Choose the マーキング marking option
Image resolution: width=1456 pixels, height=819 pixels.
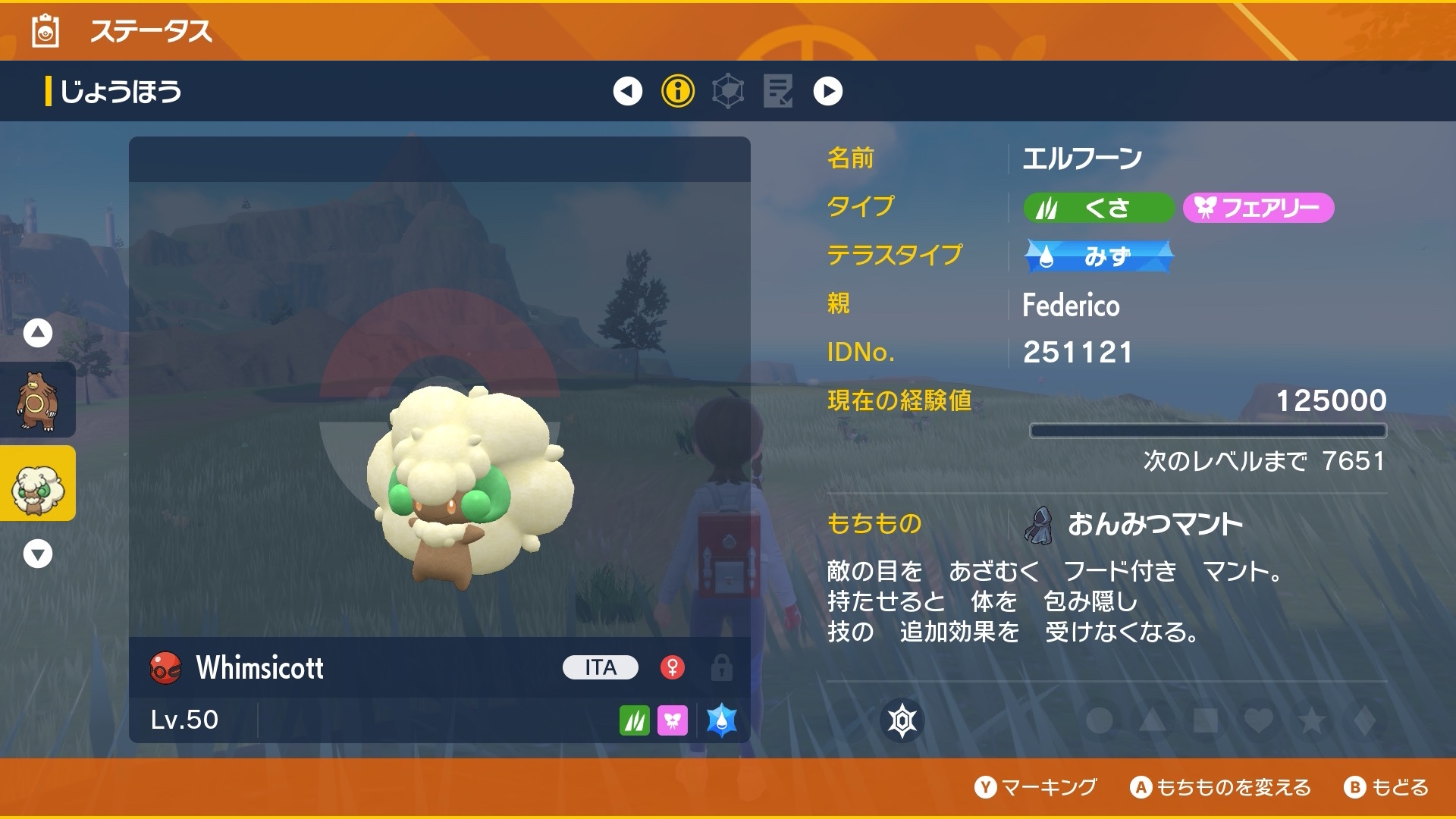pos(1036,787)
